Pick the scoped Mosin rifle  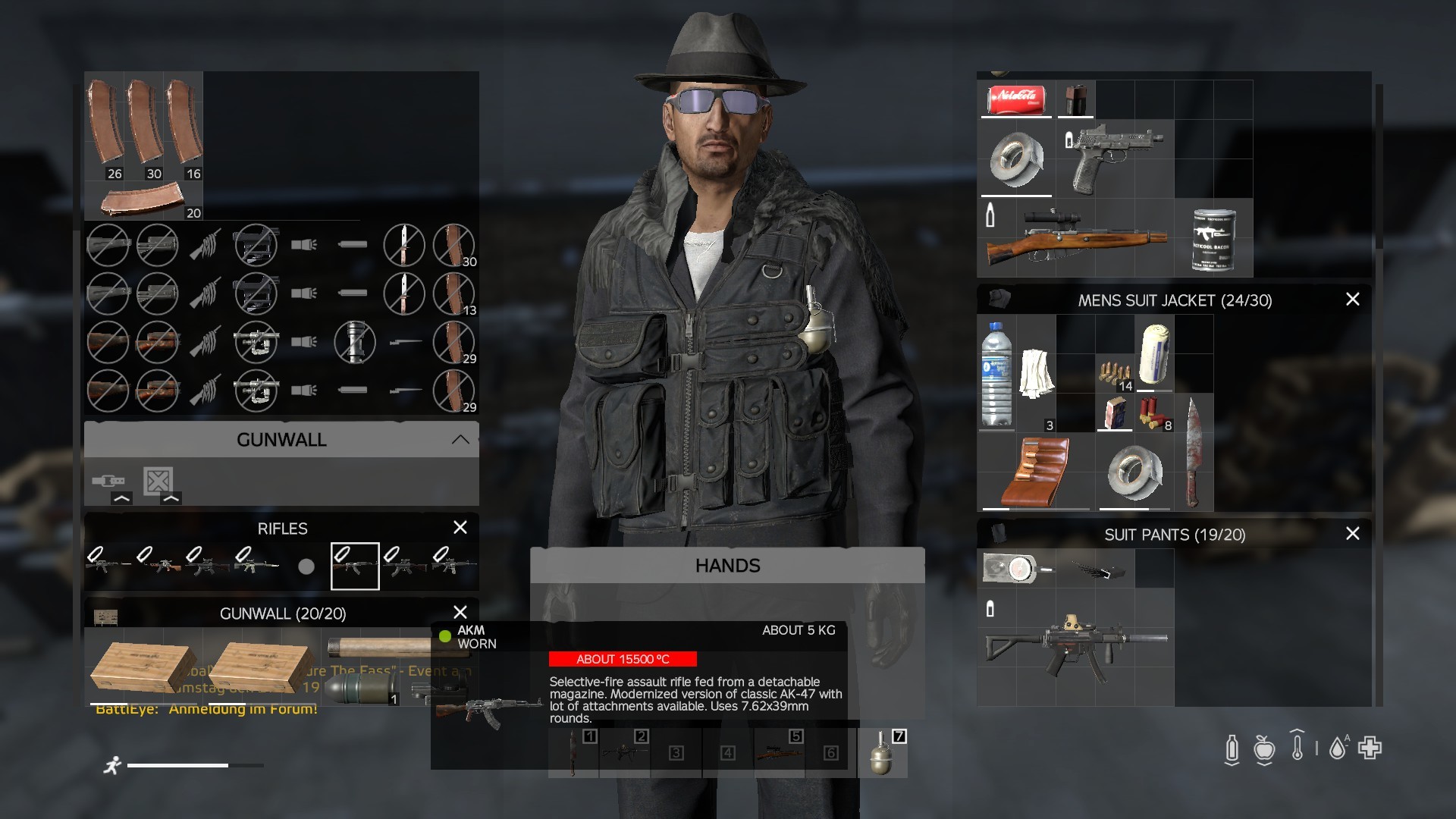point(1075,237)
